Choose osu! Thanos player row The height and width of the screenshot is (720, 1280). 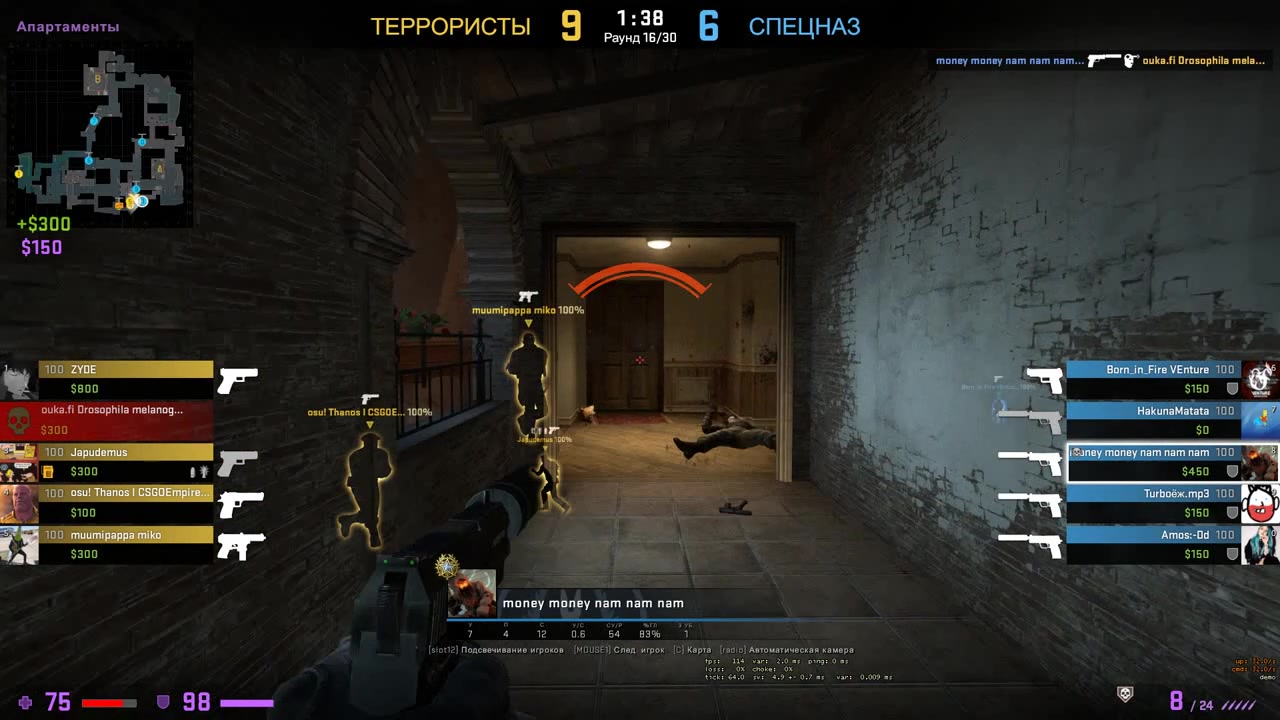[x=125, y=503]
